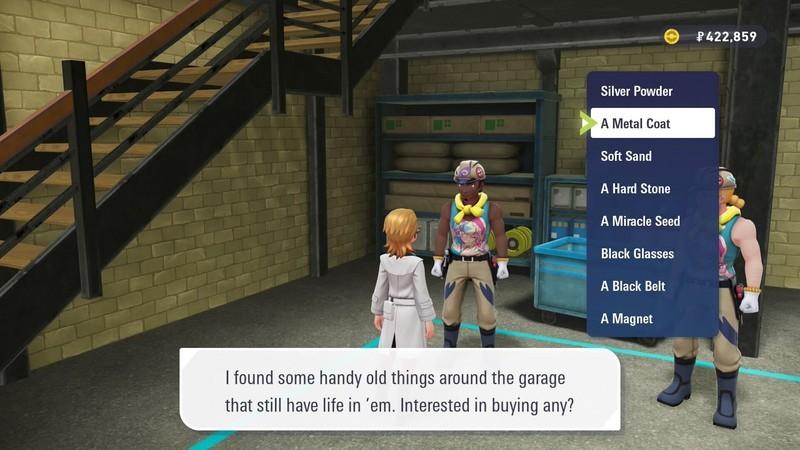This screenshot has height=450, width=800.
Task: Pick A Black Belt option
Action: pos(633,286)
